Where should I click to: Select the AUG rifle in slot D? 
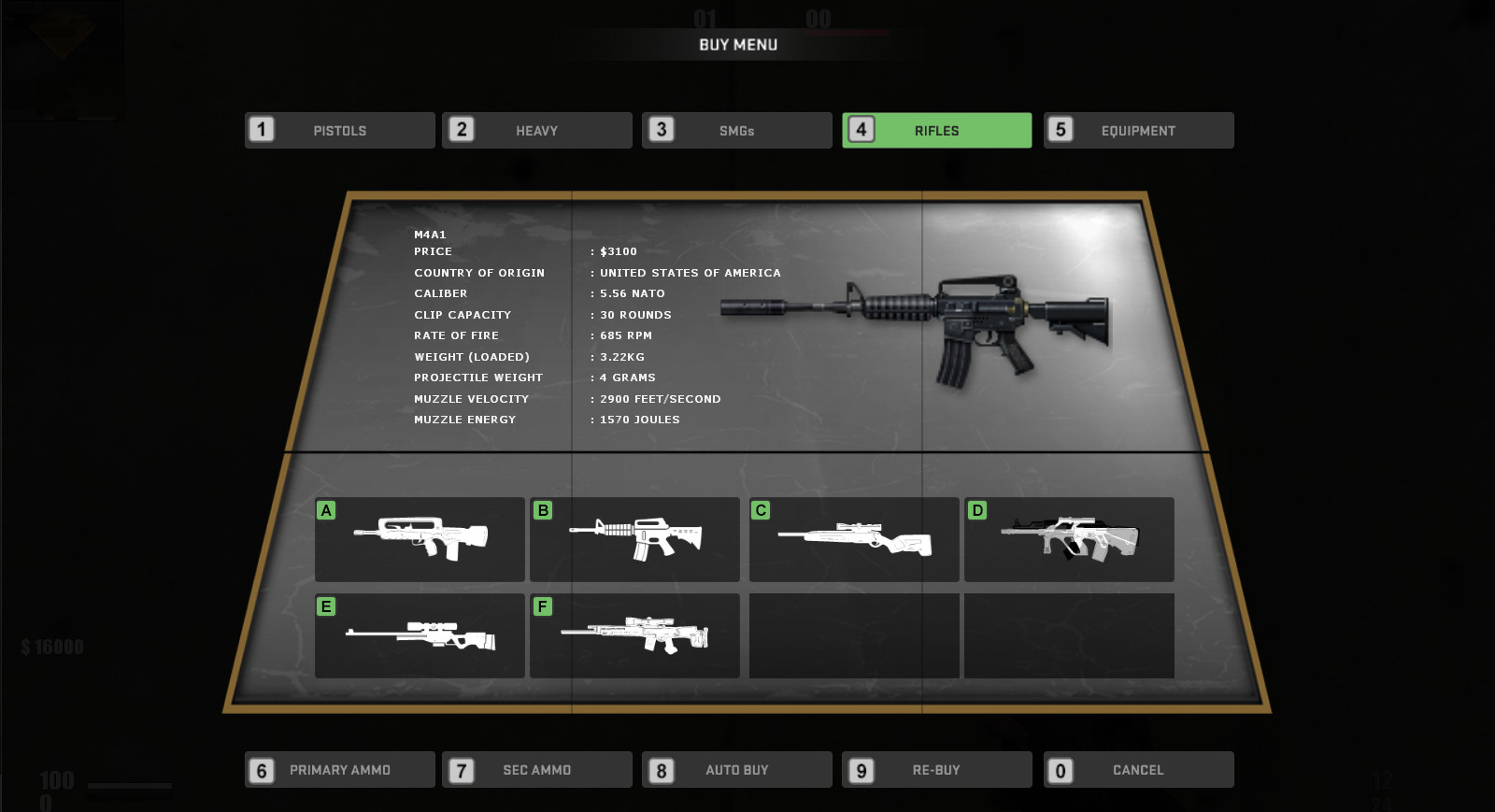[1069, 539]
